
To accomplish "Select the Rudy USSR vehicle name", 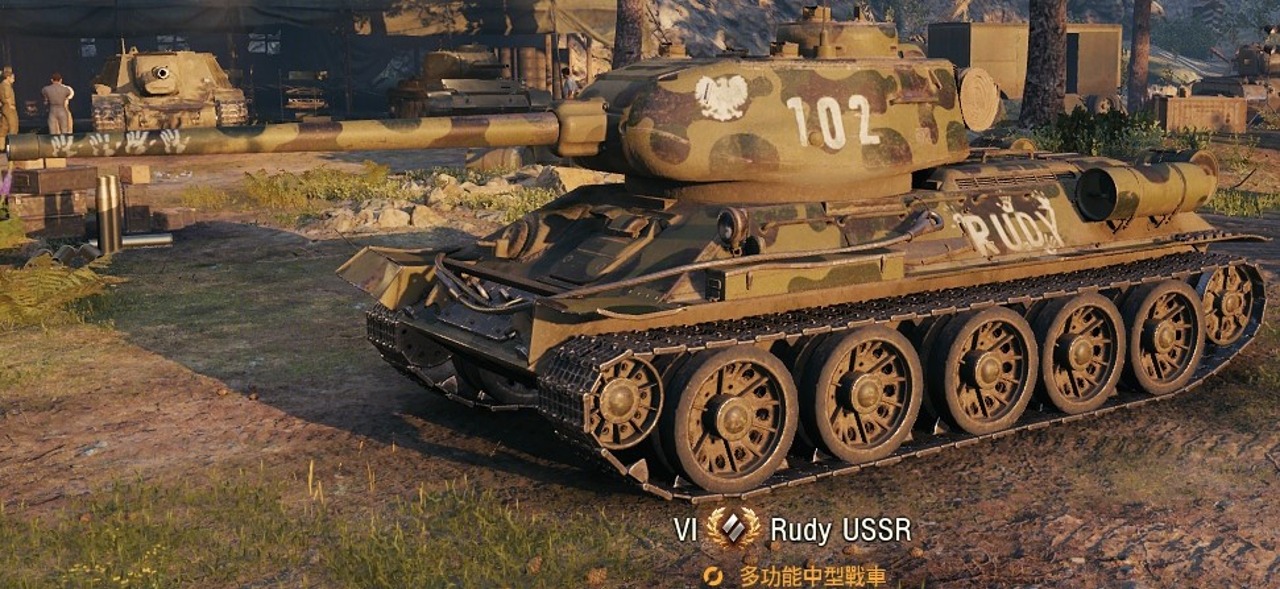I will pyautogui.click(x=840, y=530).
